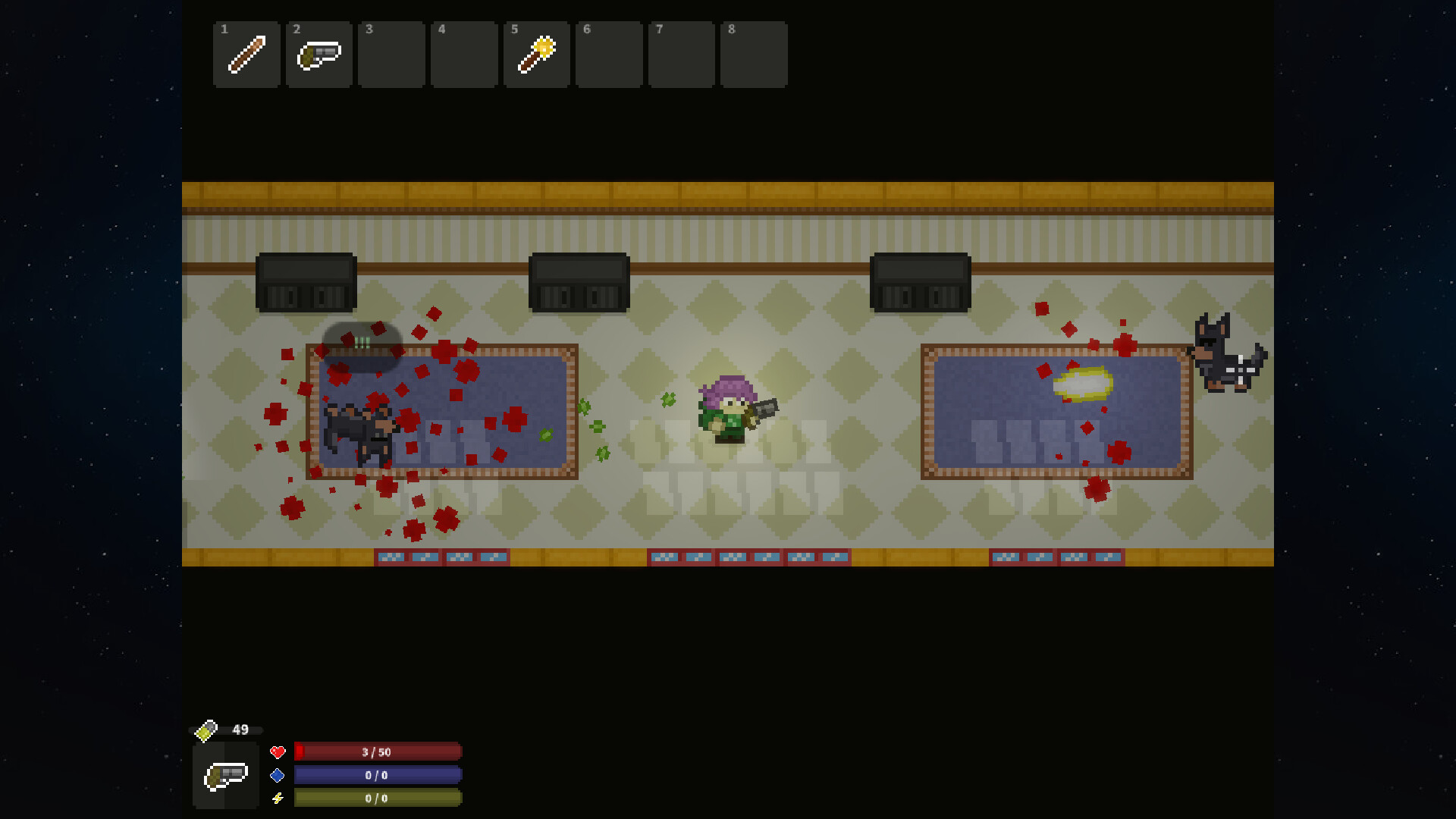1456x819 pixels.
Task: Click the red 3/50 health bar
Action: tap(377, 752)
